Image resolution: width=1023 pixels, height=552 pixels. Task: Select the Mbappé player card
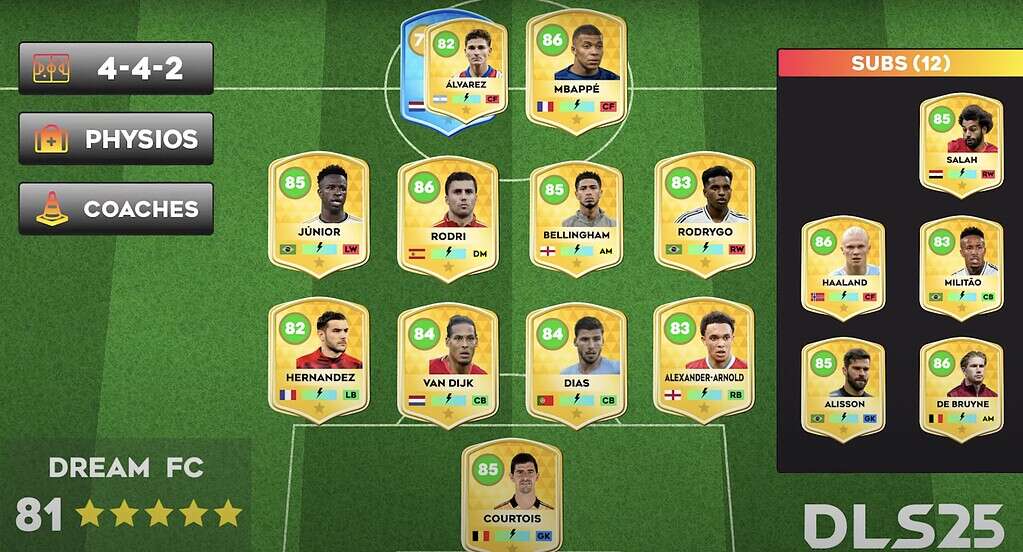pos(575,72)
